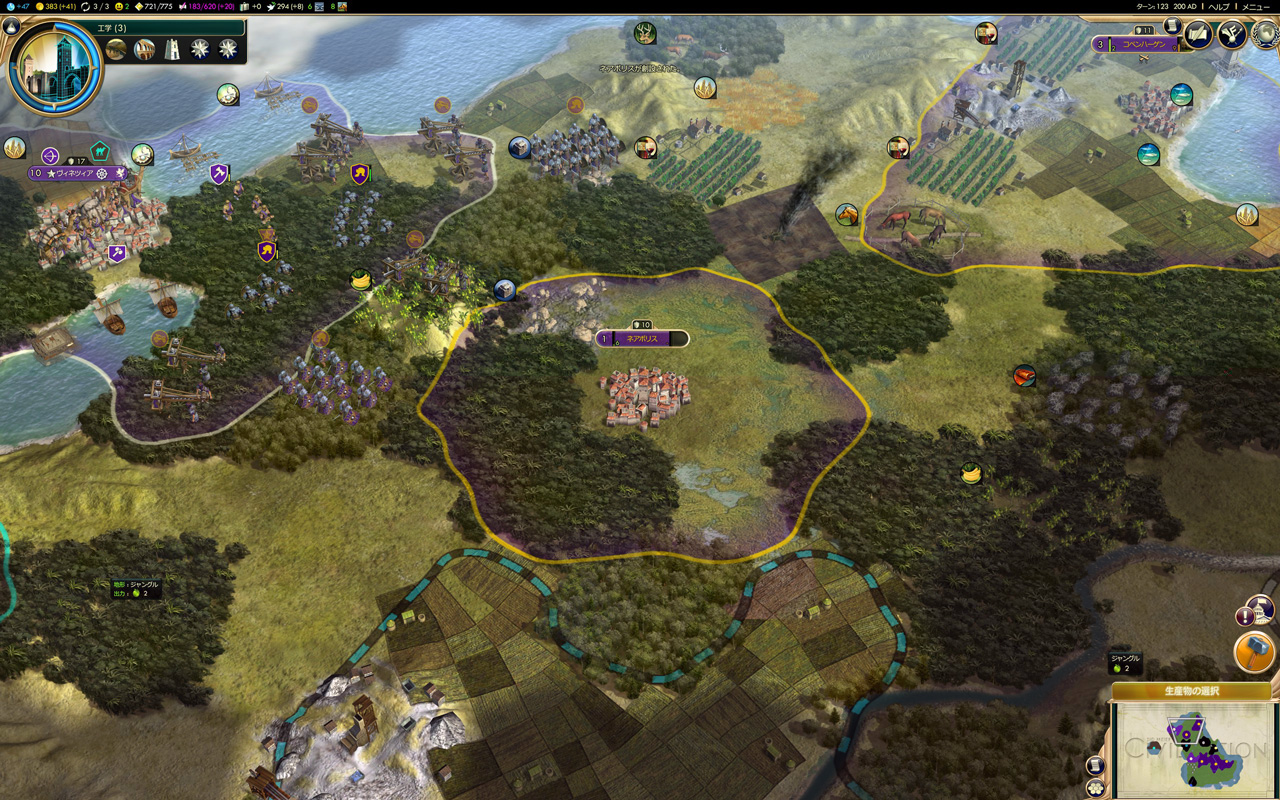Select the ヴィネツィア city banner
Screen dimensions: 1280x800
point(75,173)
